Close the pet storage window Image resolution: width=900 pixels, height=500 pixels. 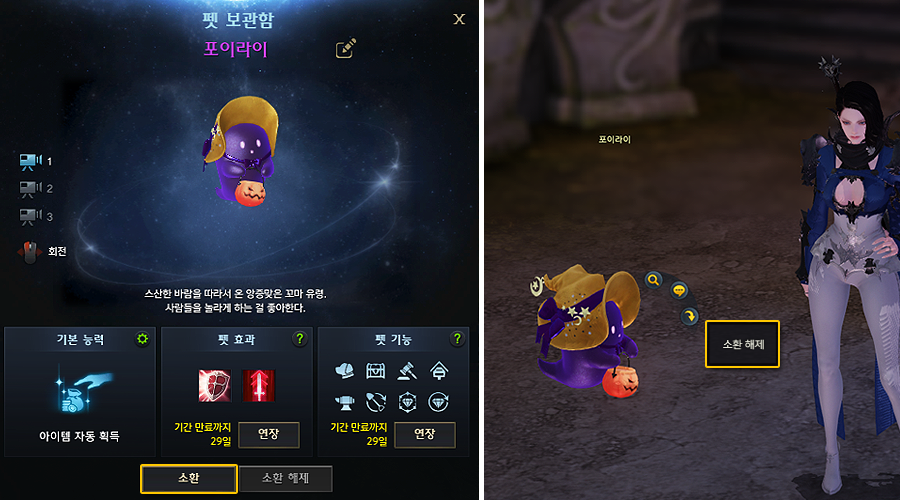pyautogui.click(x=459, y=19)
